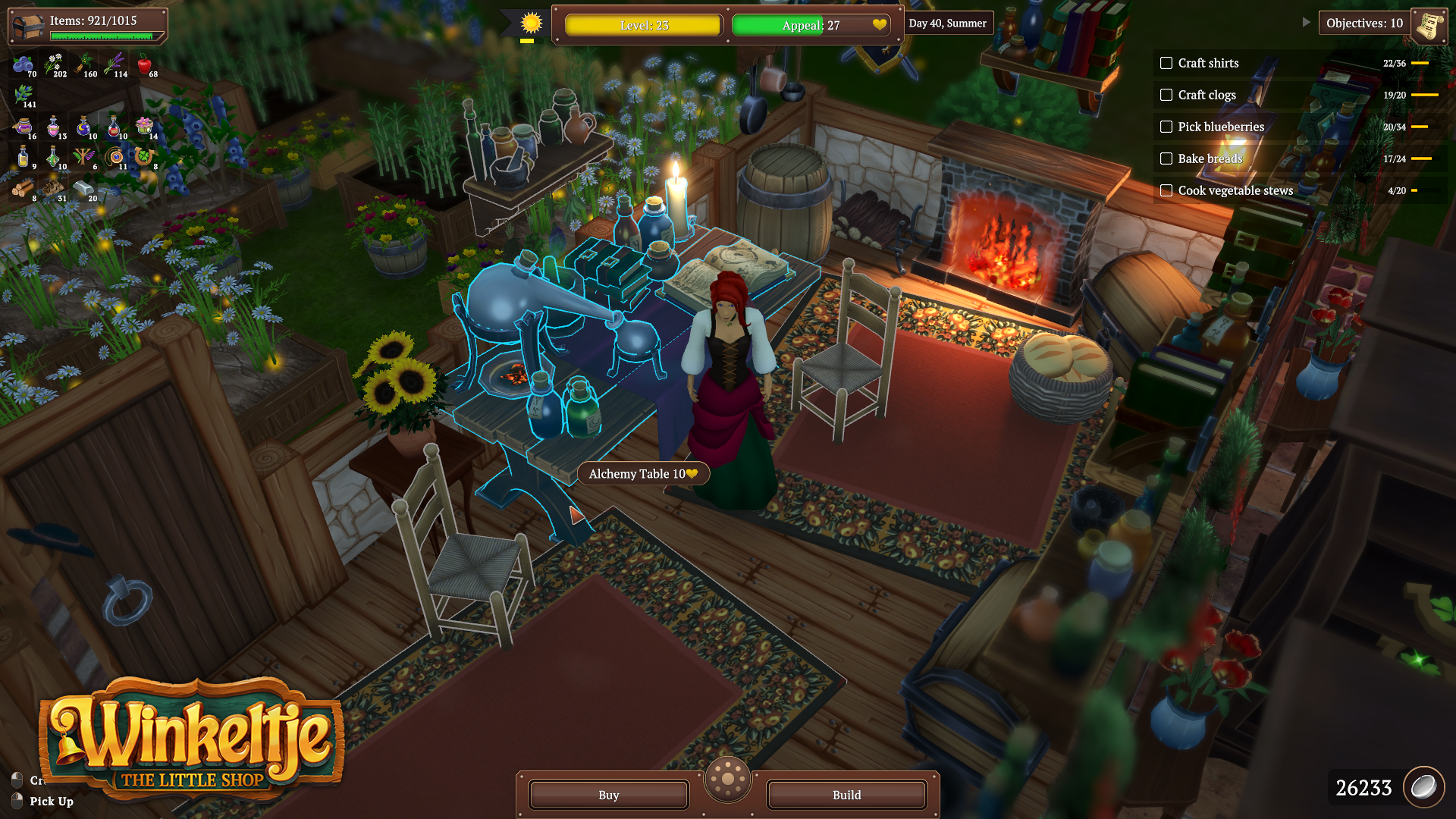Click the green Appeal progress bar
Viewport: 1456px width, 819px height.
click(777, 25)
